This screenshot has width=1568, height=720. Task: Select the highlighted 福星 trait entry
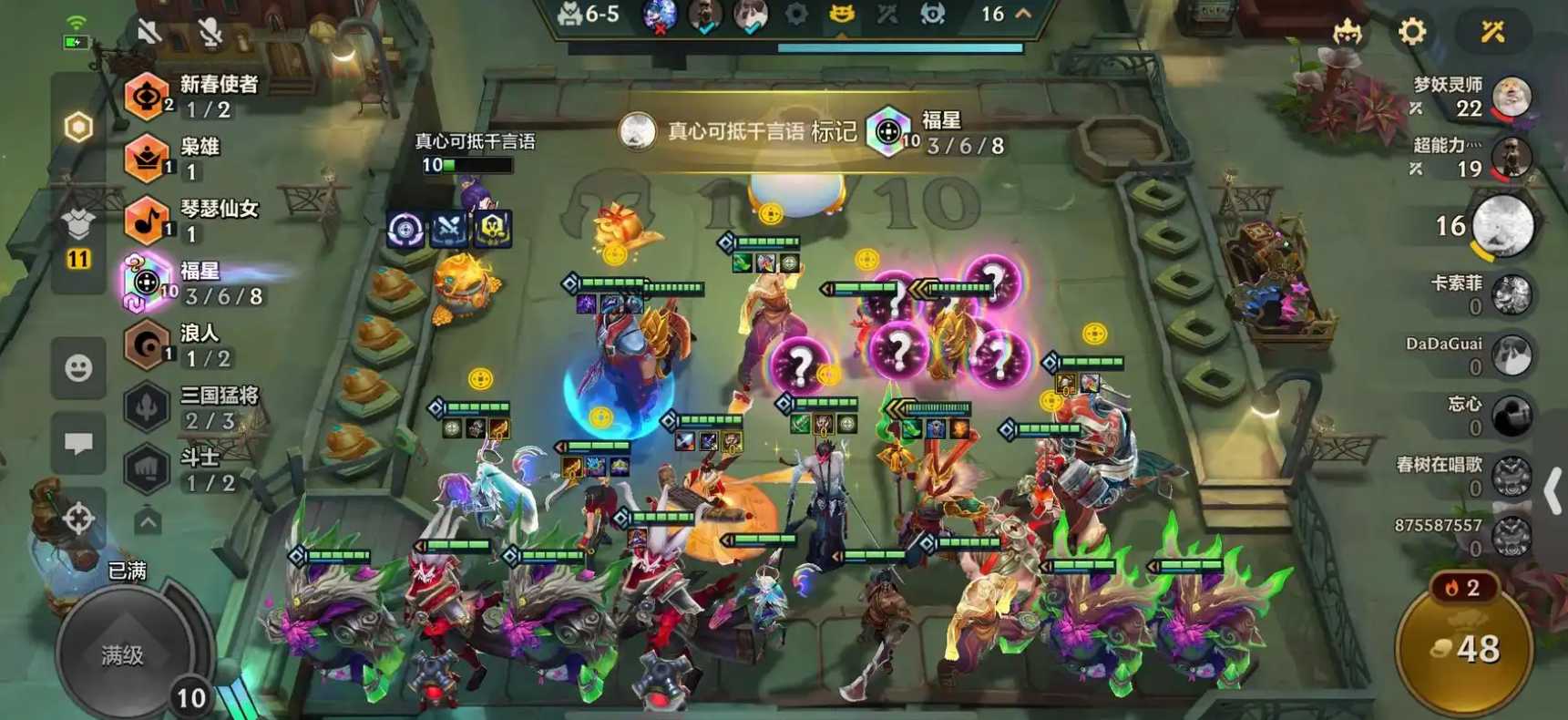point(196,283)
